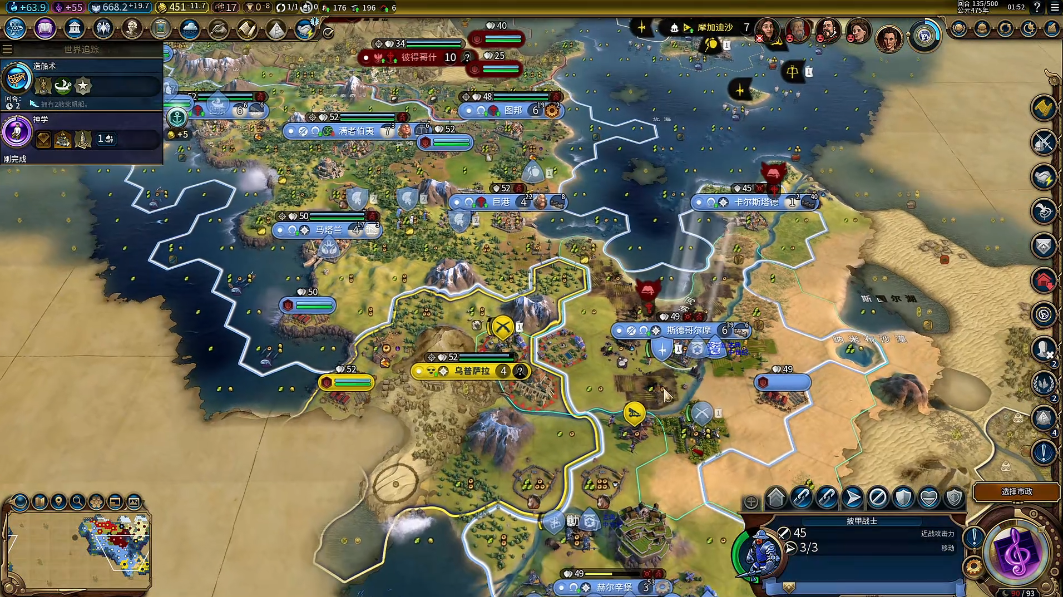This screenshot has width=1063, height=597.
Task: Select the 选择市政 notification label
Action: tap(1015, 492)
